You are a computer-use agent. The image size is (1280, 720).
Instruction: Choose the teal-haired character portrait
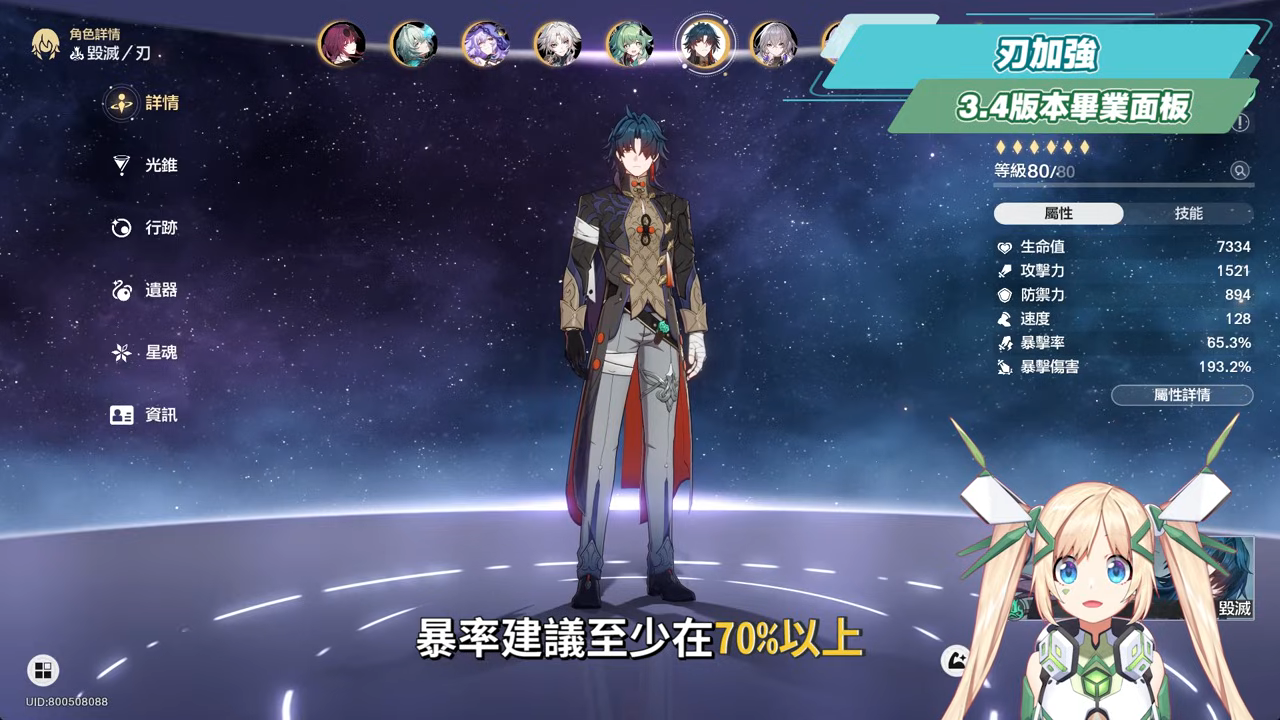pyautogui.click(x=413, y=44)
